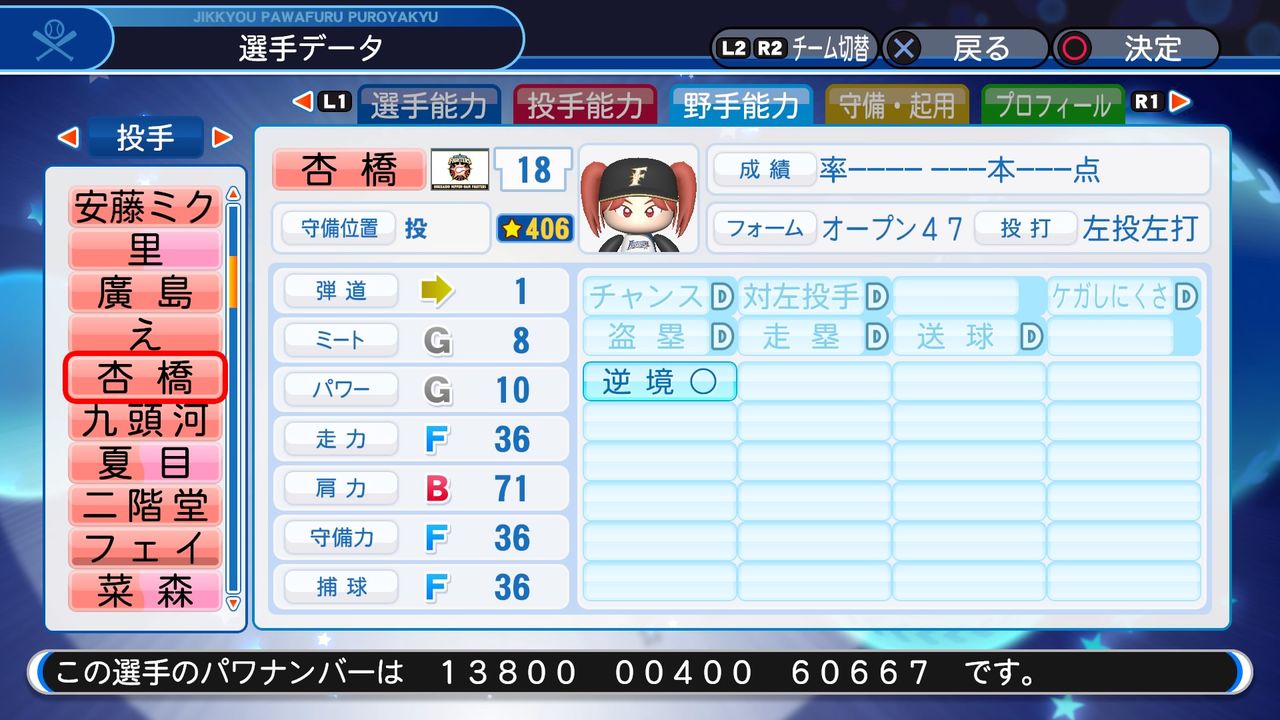Click the Fighters team logo icon
This screenshot has width=1280, height=720.
coord(460,169)
